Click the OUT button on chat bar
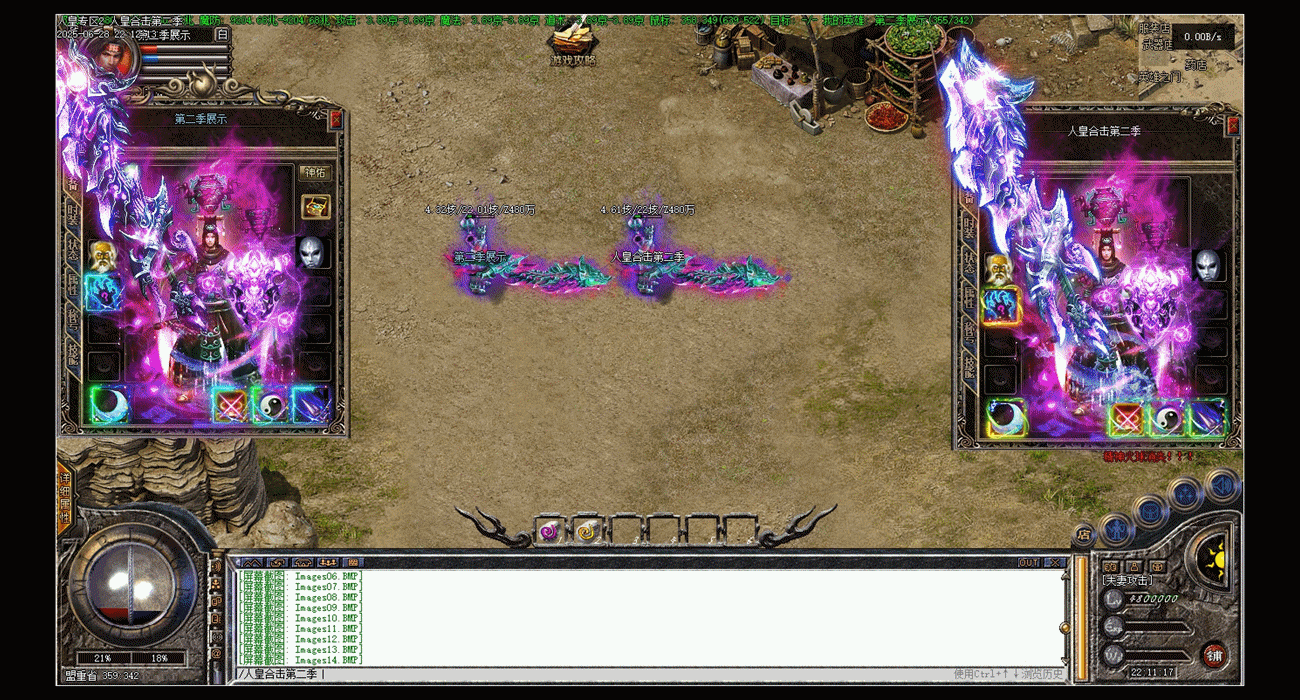Viewport: 1300px width, 700px height. click(x=1028, y=563)
